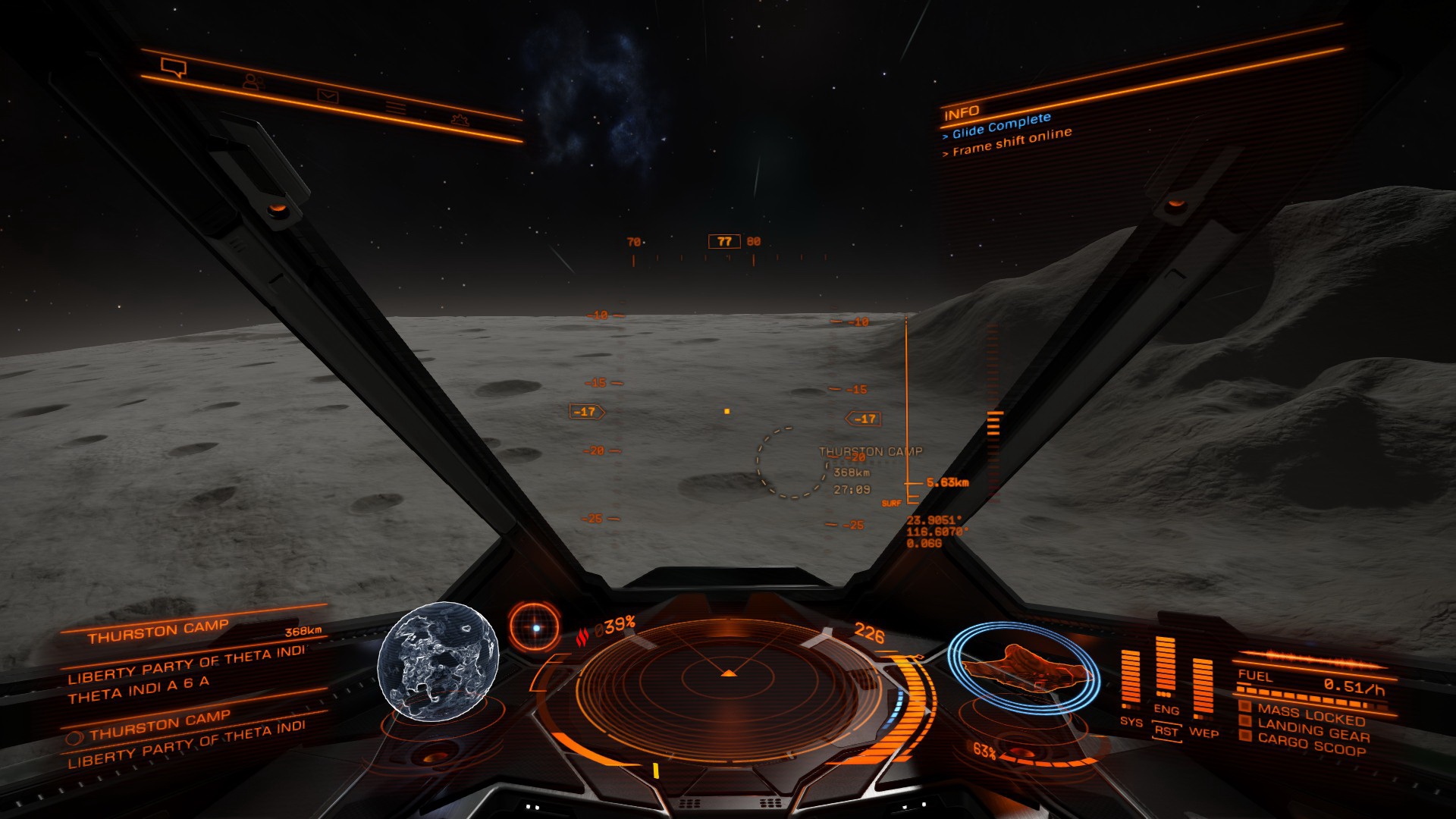
Task: Open the gear comms settings tab
Action: [459, 120]
